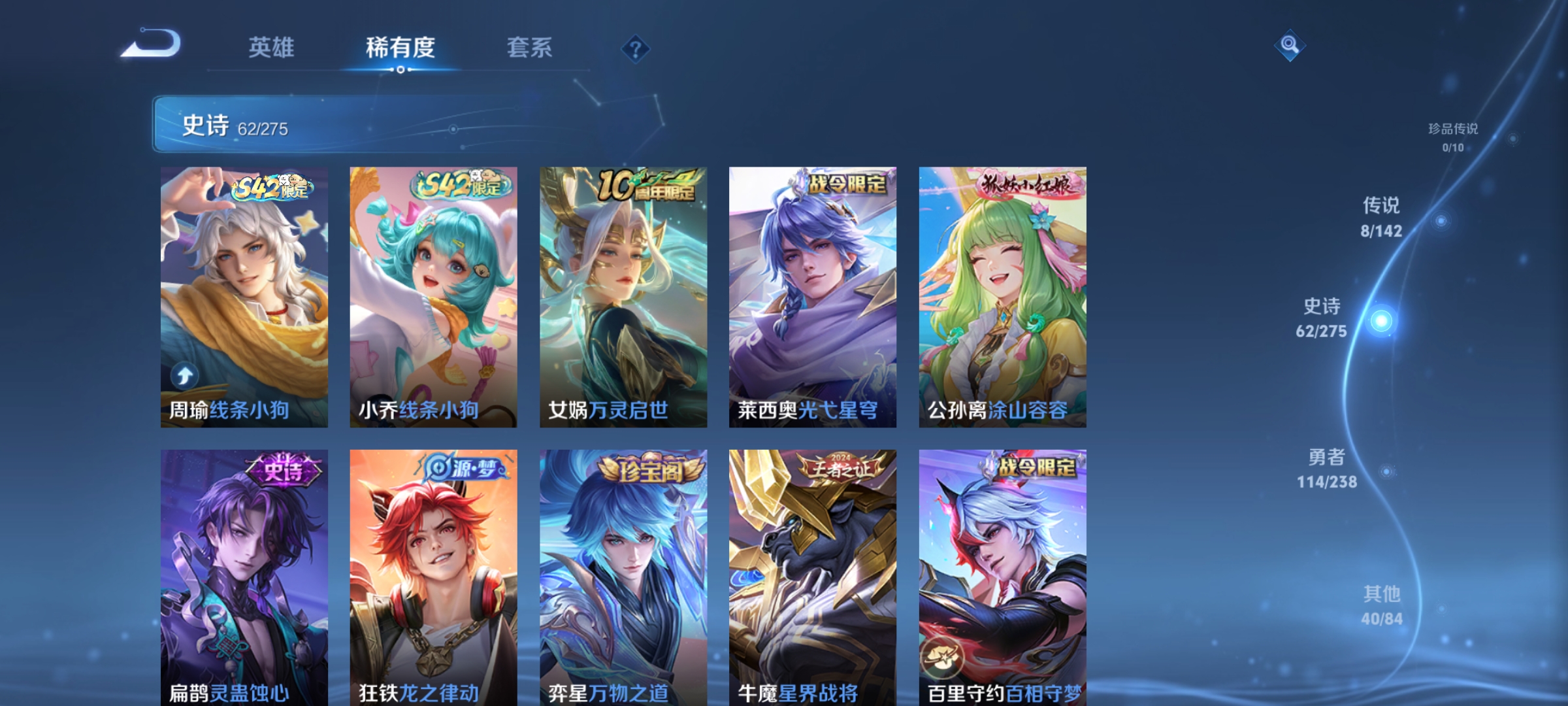Viewport: 1568px width, 706px height.
Task: Click the 战令限定 badge on 莱西奥 card
Action: (x=843, y=184)
